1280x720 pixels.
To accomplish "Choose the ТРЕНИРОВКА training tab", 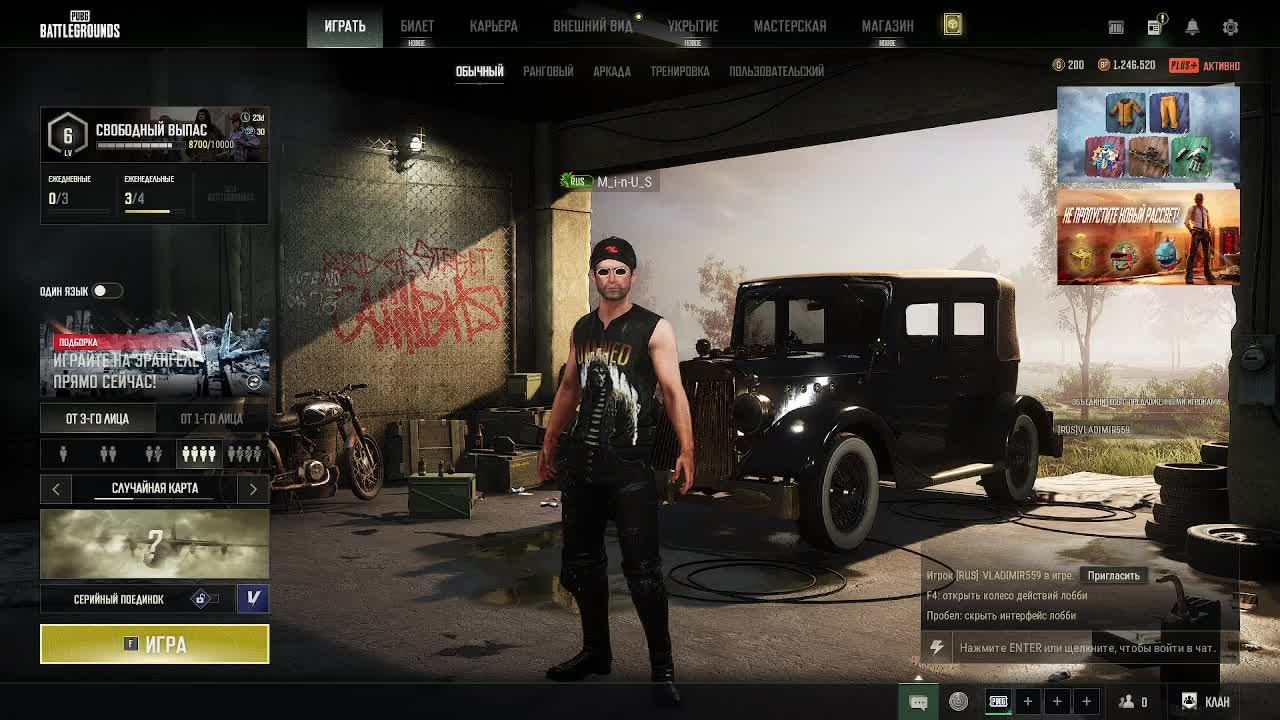I will click(680, 71).
